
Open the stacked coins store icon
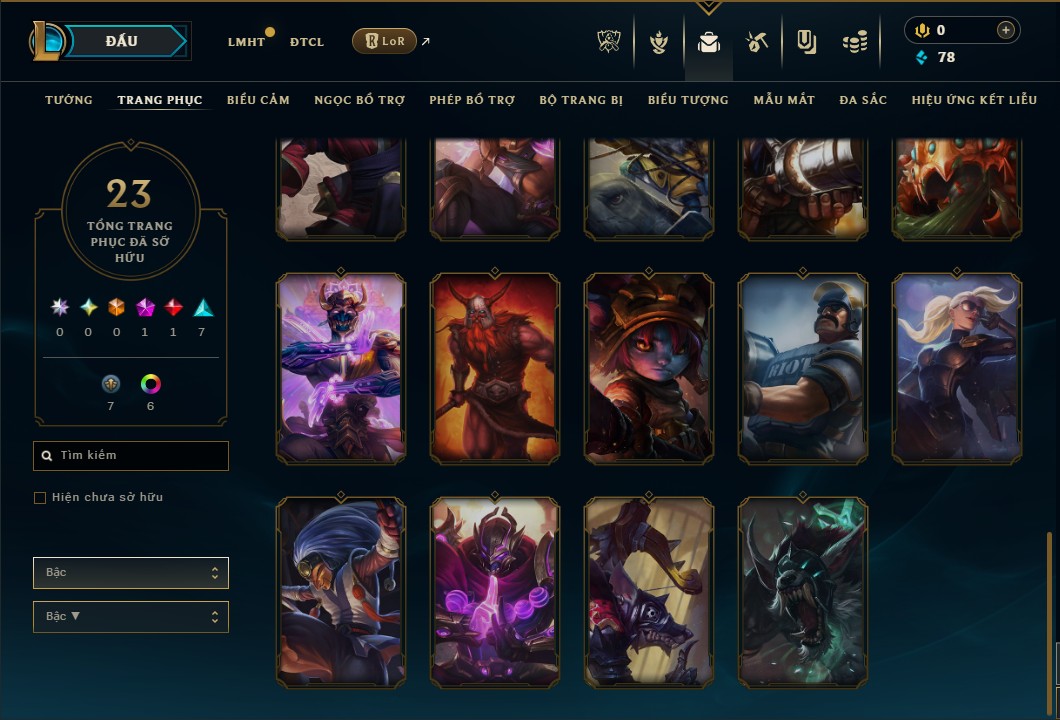854,42
